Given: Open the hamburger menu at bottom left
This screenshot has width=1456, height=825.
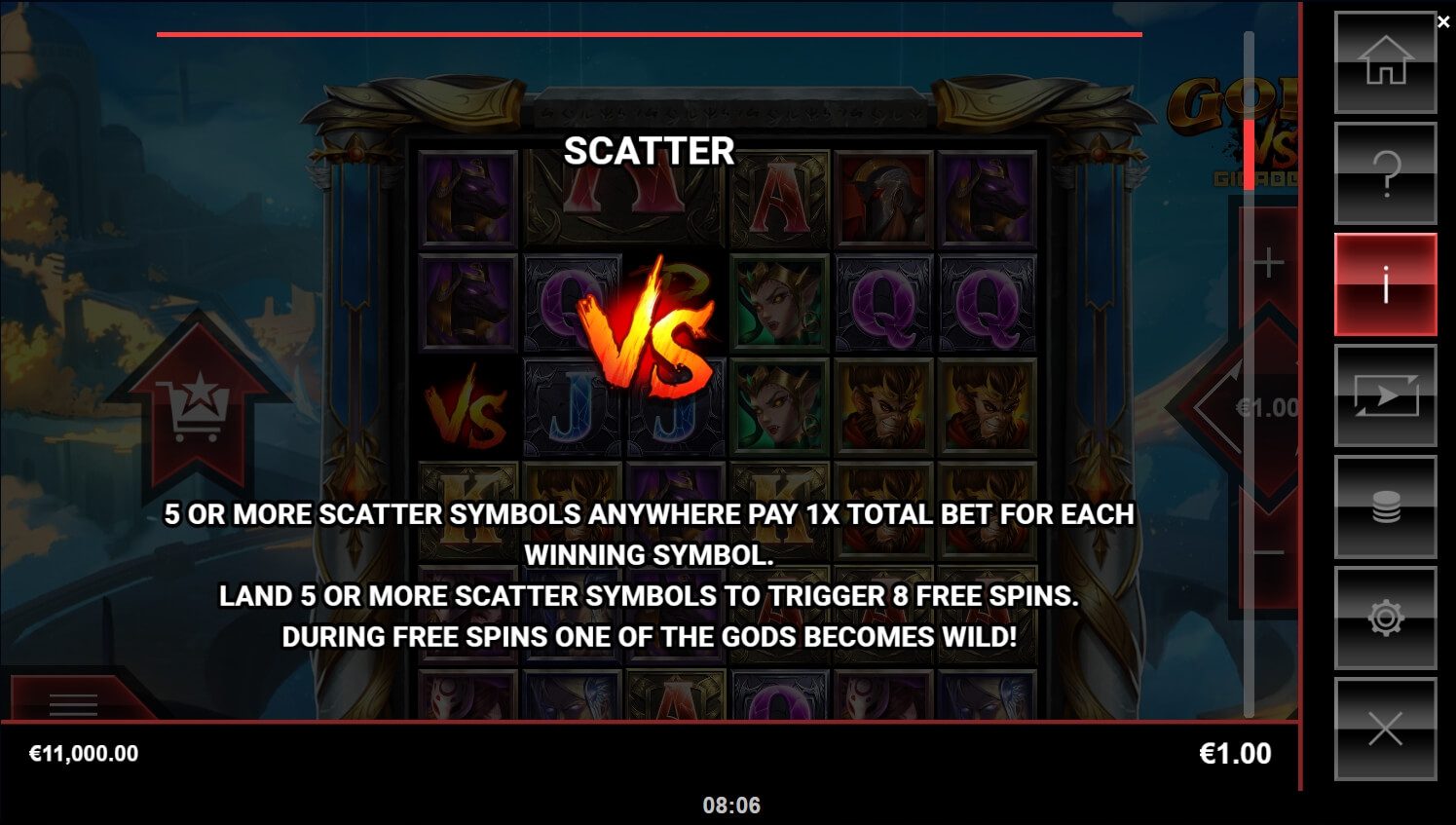Looking at the screenshot, I should click(73, 704).
